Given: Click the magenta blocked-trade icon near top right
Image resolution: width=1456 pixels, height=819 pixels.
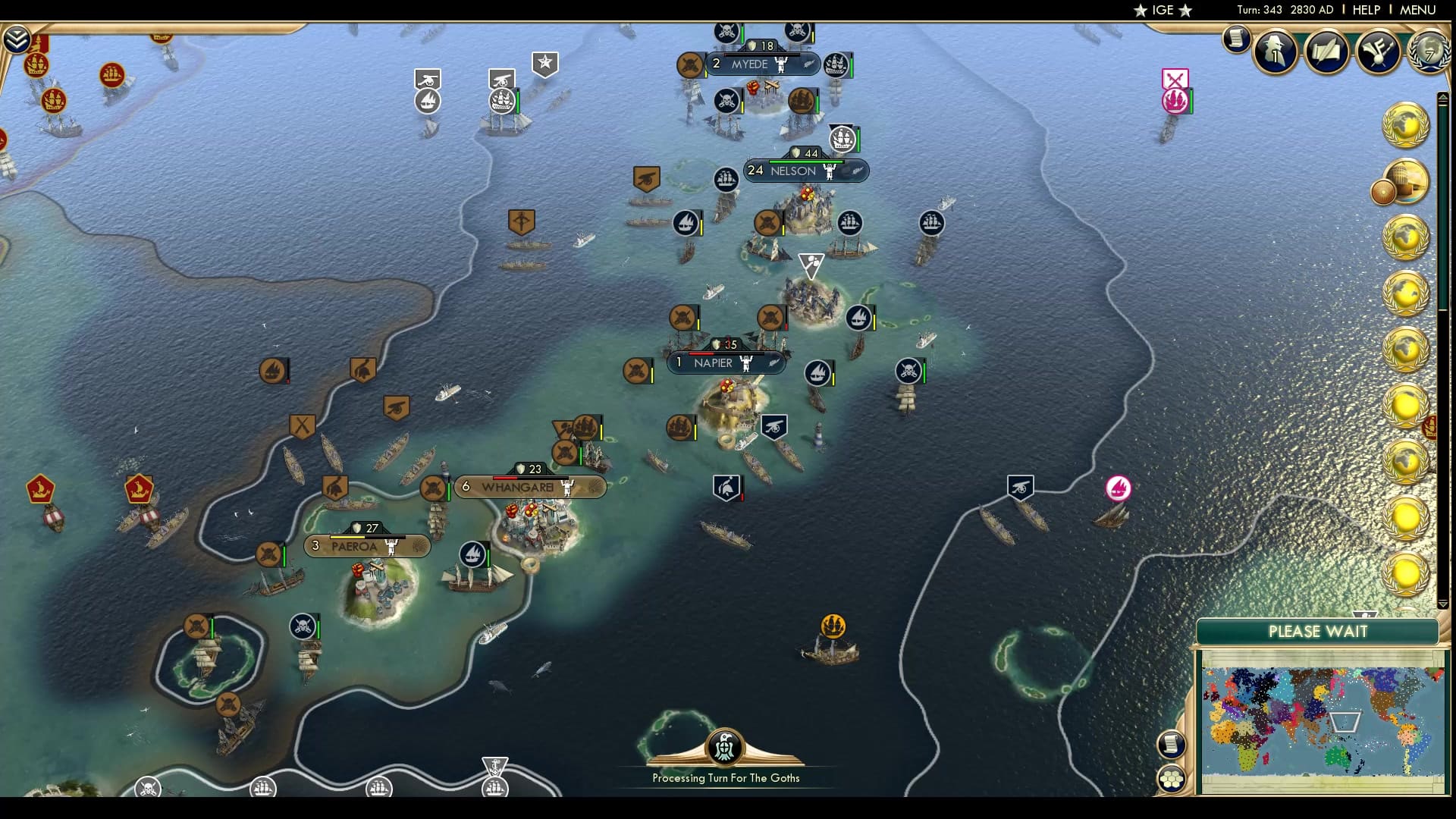Looking at the screenshot, I should click(1175, 78).
